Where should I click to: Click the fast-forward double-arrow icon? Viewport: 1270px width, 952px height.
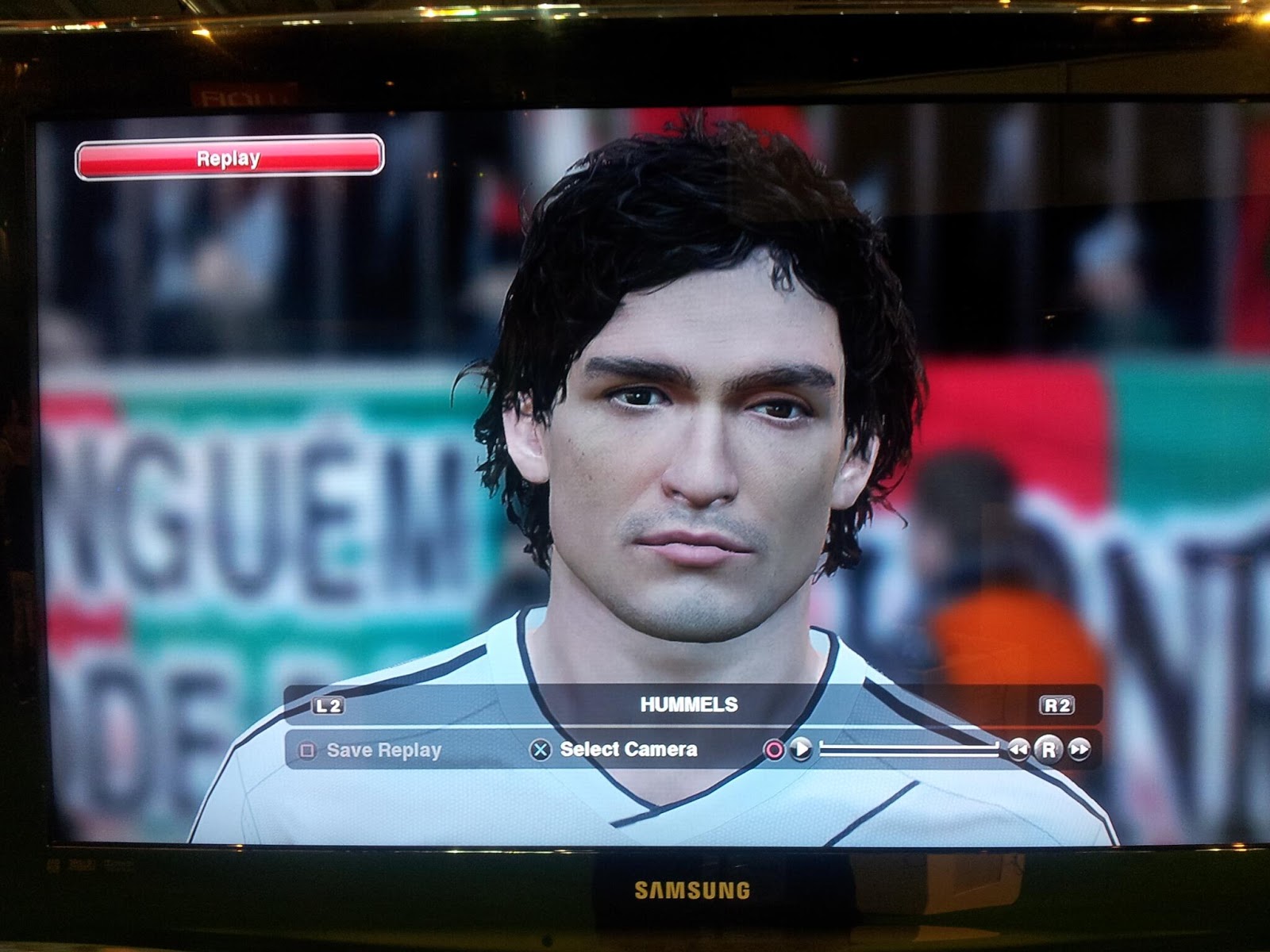coord(1079,749)
